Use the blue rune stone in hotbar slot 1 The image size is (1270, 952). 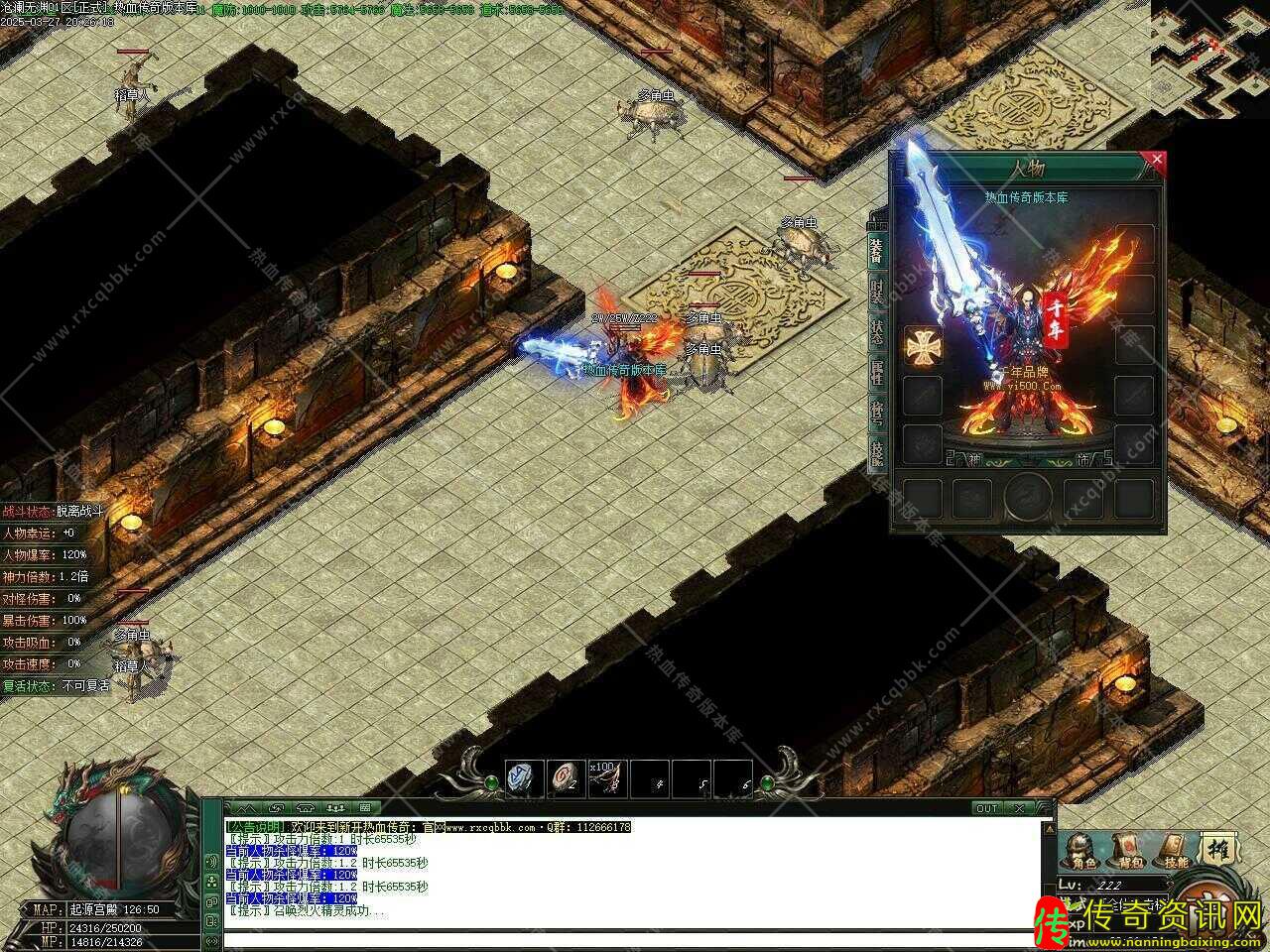pos(525,777)
